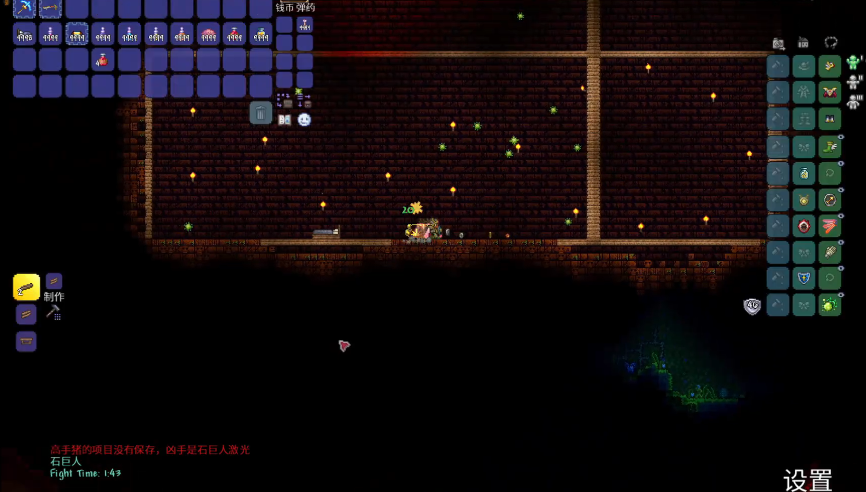The height and width of the screenshot is (492, 866).
Task: Click the ammo slot holding an item
Action: click(305, 24)
